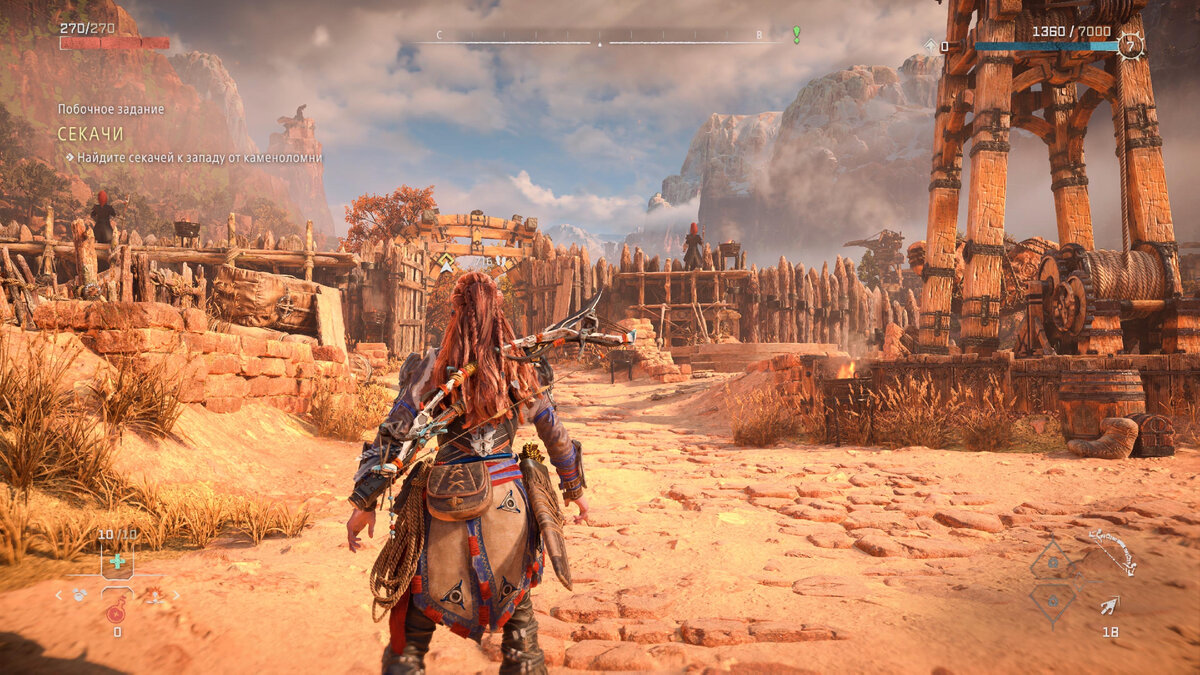Select the equipped hunter bow icon
The width and height of the screenshot is (1200, 675).
pos(1112,552)
